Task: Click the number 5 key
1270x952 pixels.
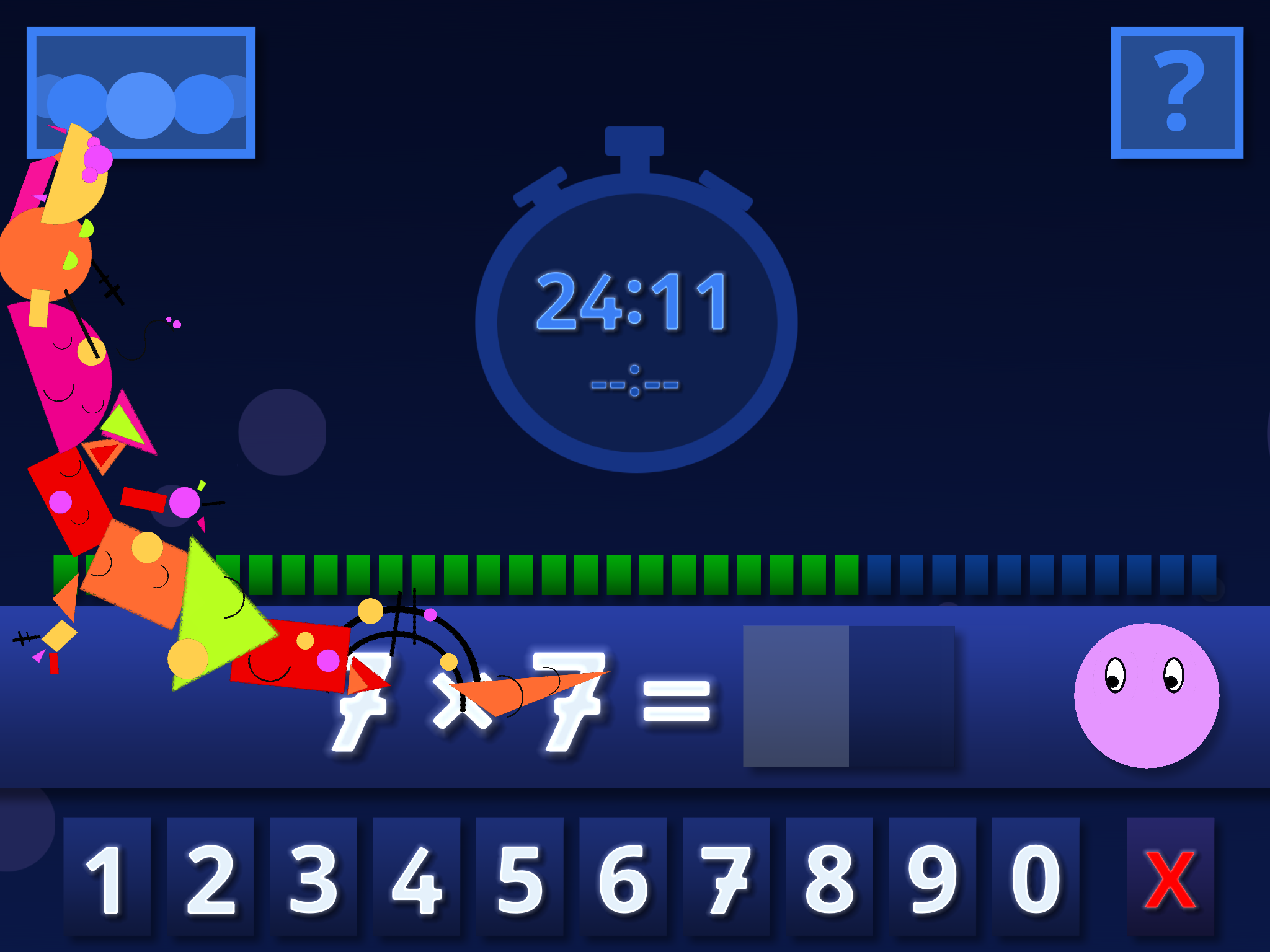Action: click(520, 876)
